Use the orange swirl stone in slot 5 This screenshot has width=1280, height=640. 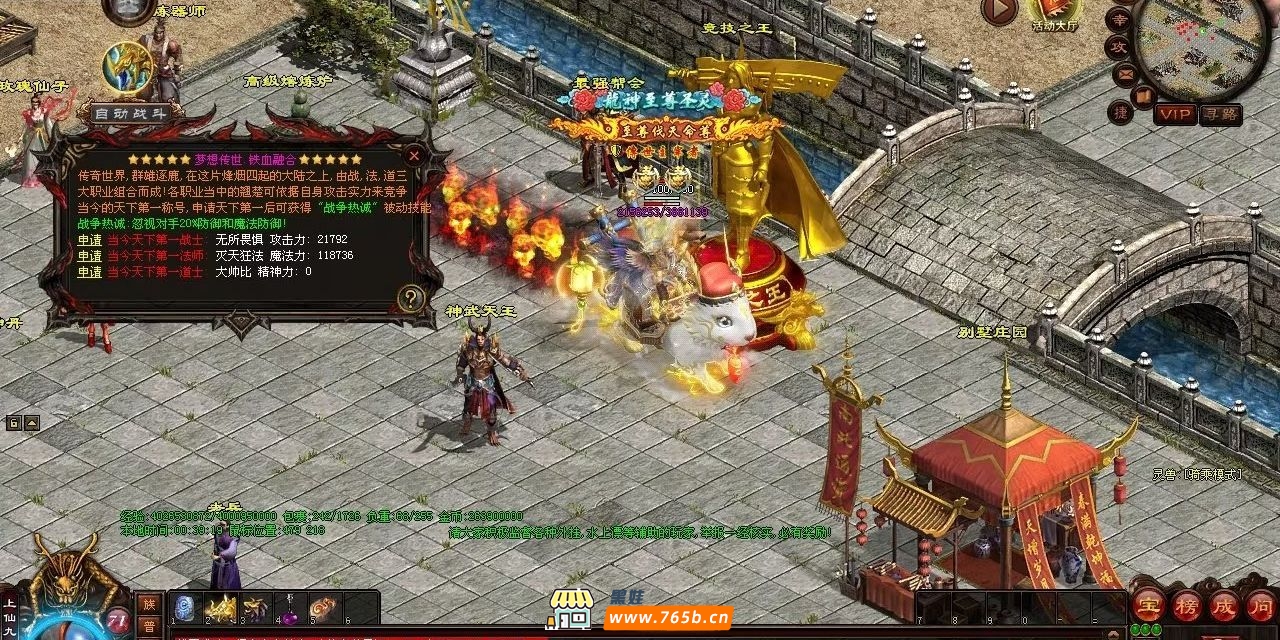(x=324, y=608)
